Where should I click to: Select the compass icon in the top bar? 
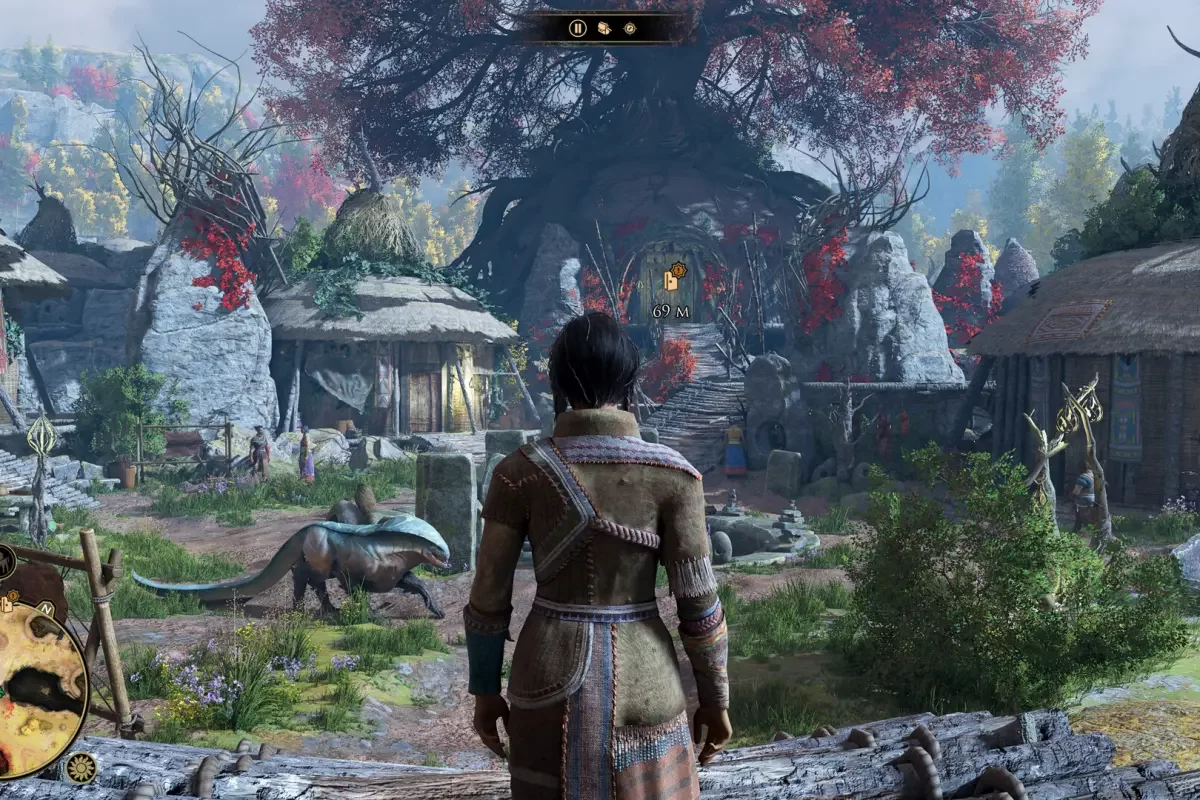coord(630,28)
